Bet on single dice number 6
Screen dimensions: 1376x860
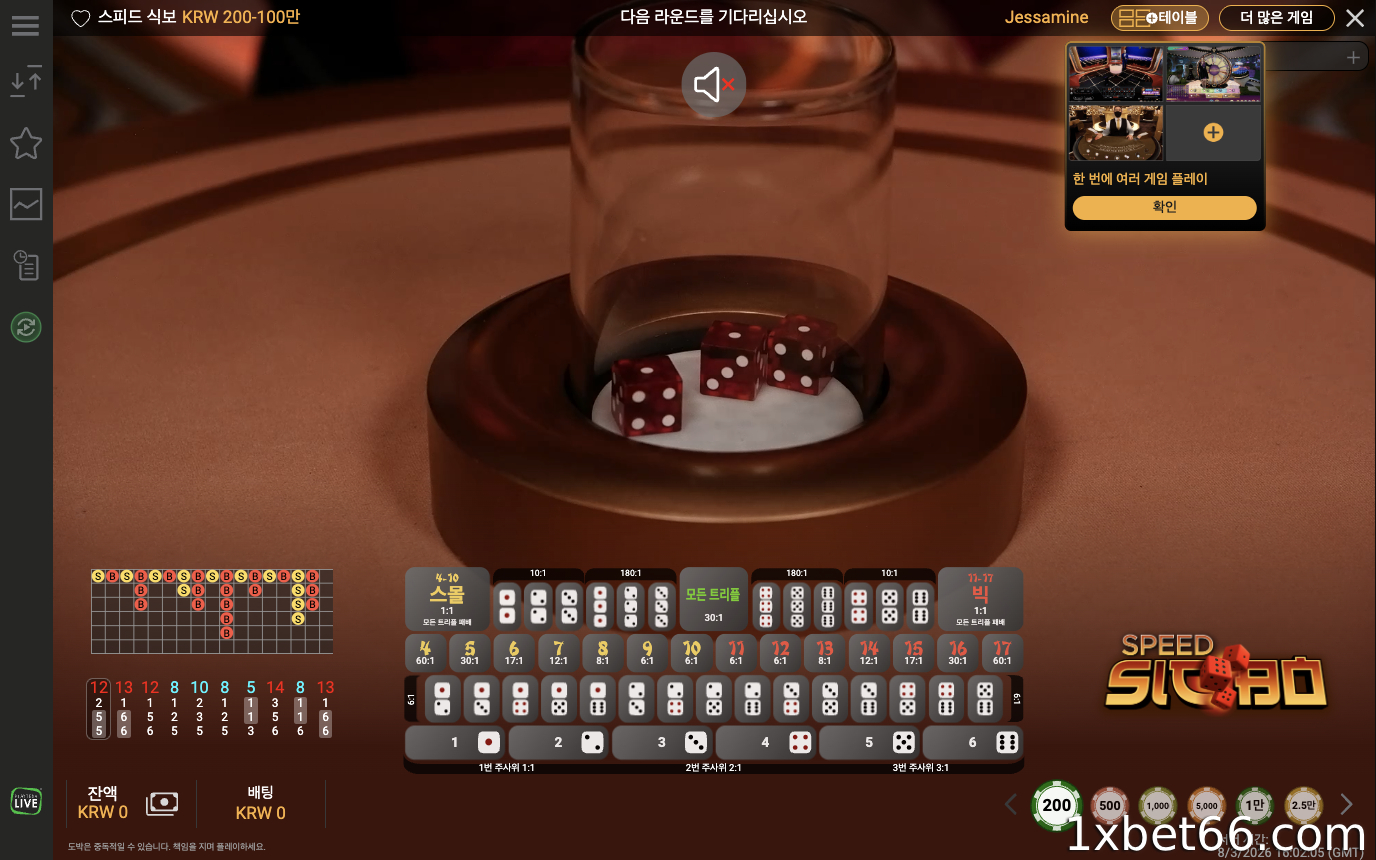point(973,743)
